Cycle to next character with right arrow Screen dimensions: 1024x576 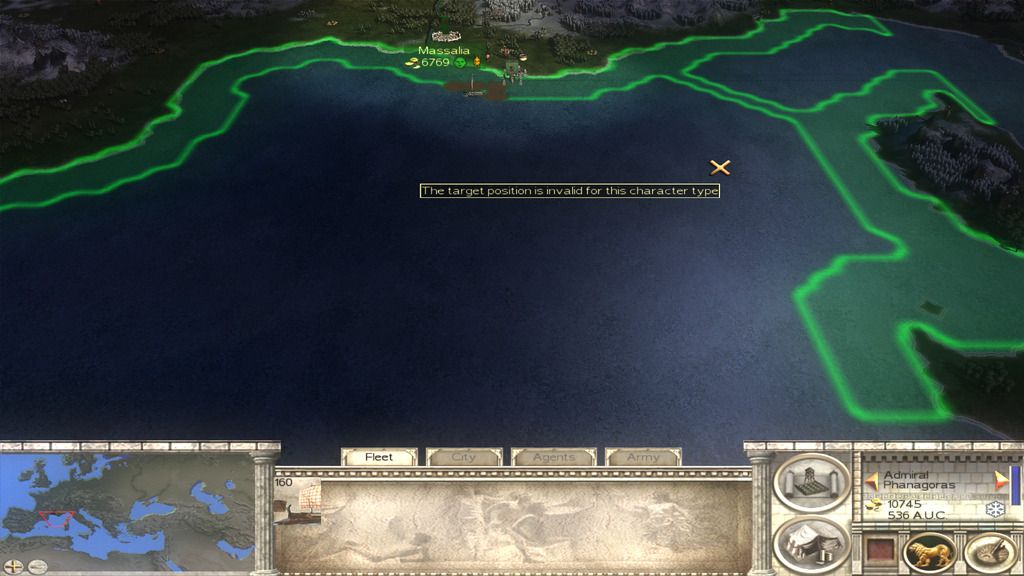point(1001,479)
